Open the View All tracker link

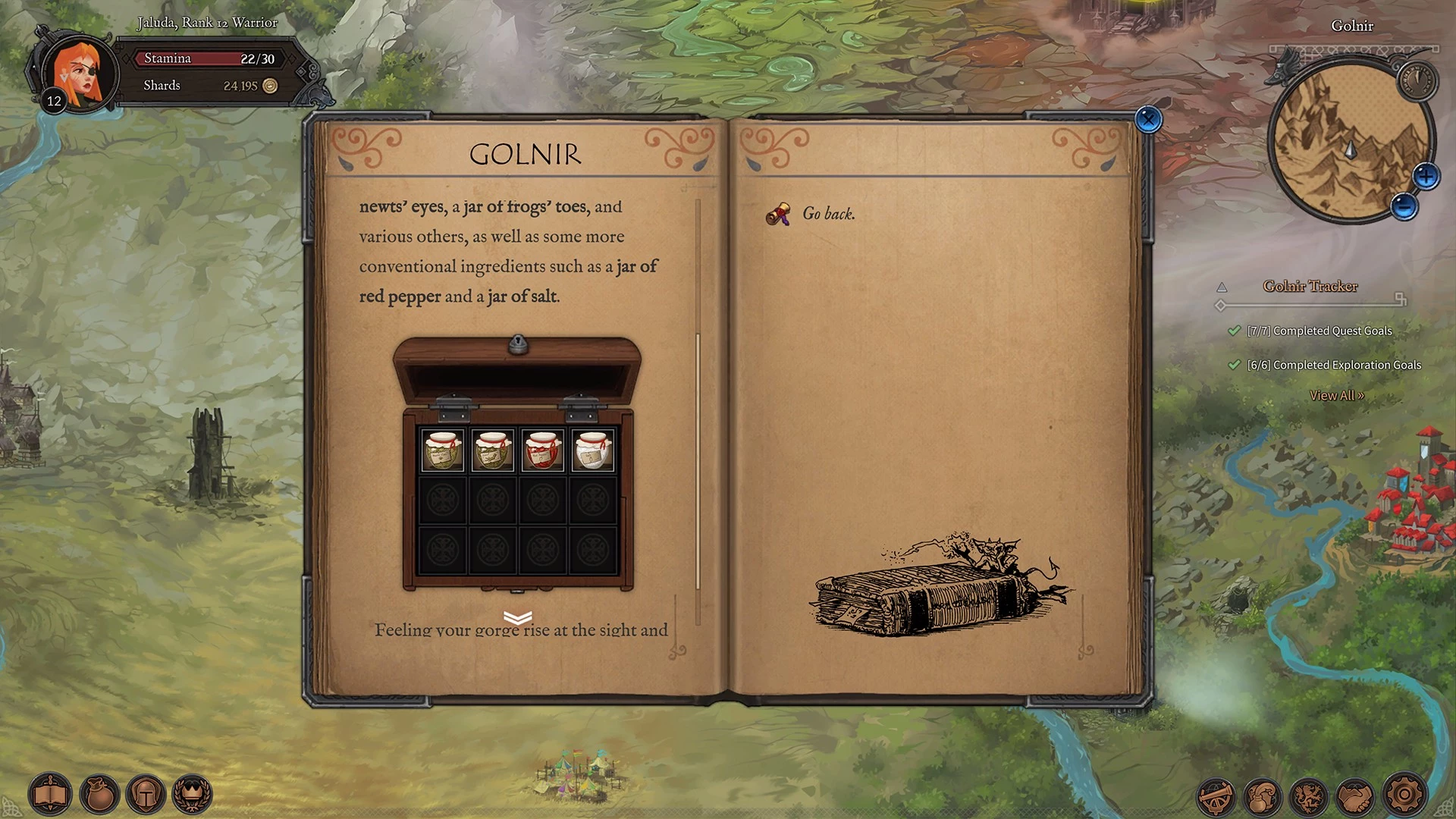click(x=1336, y=395)
